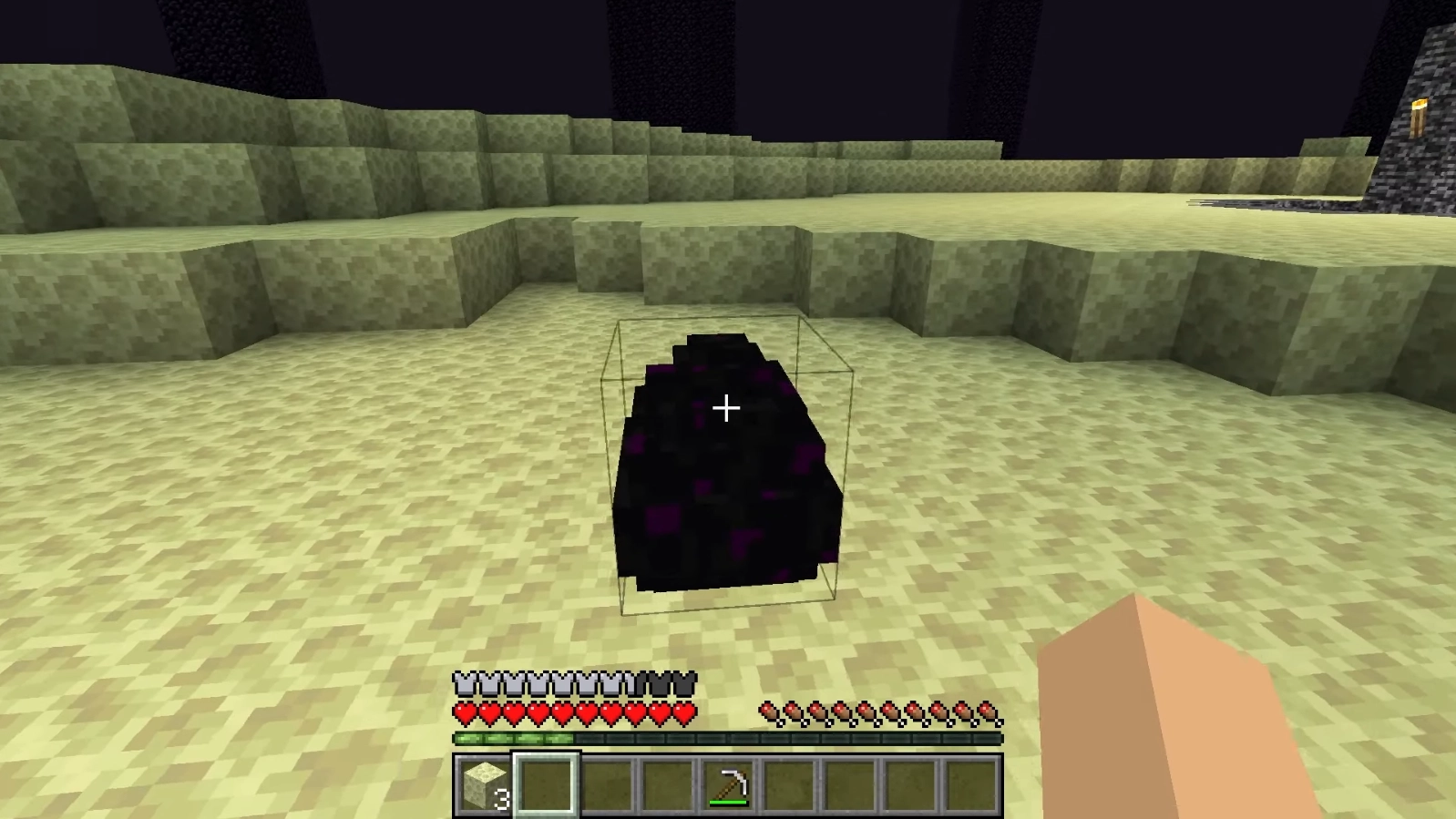Image resolution: width=1456 pixels, height=819 pixels.
Task: Click the green pickaxe durability bar
Action: [x=729, y=802]
